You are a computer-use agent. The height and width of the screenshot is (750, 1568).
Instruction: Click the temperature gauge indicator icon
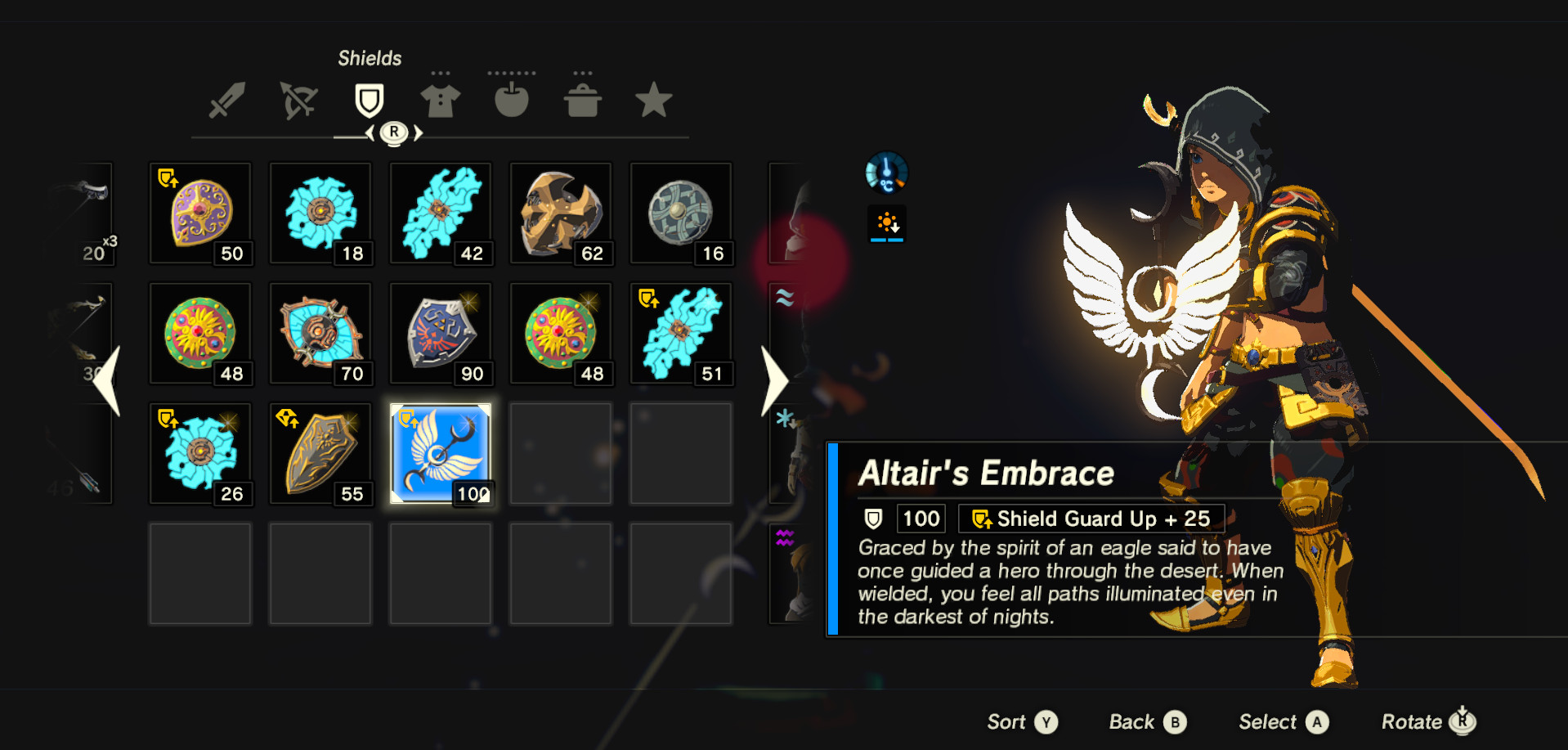(x=887, y=173)
